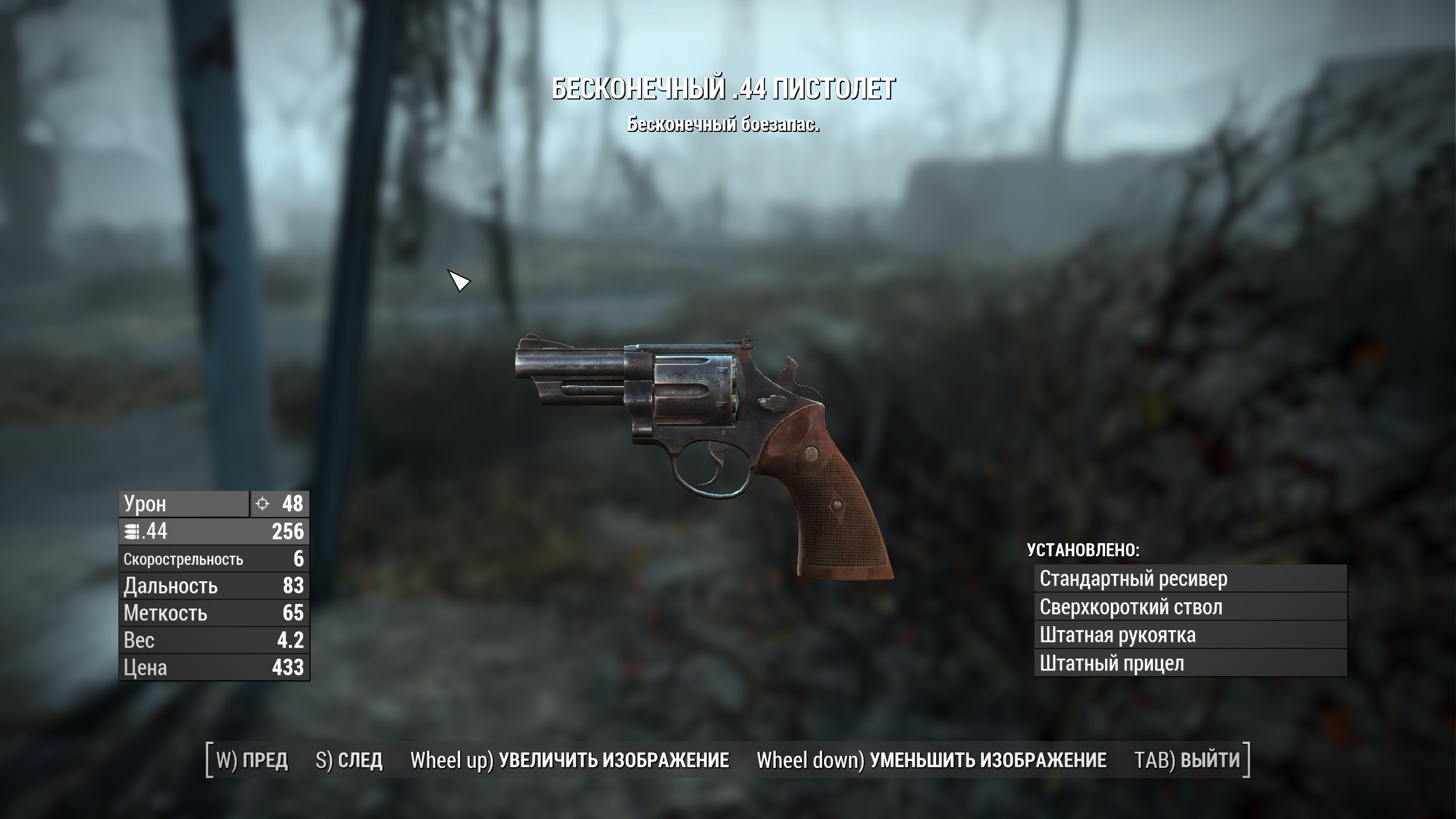Select the Стандартный ресивер mod row

(x=1190, y=579)
